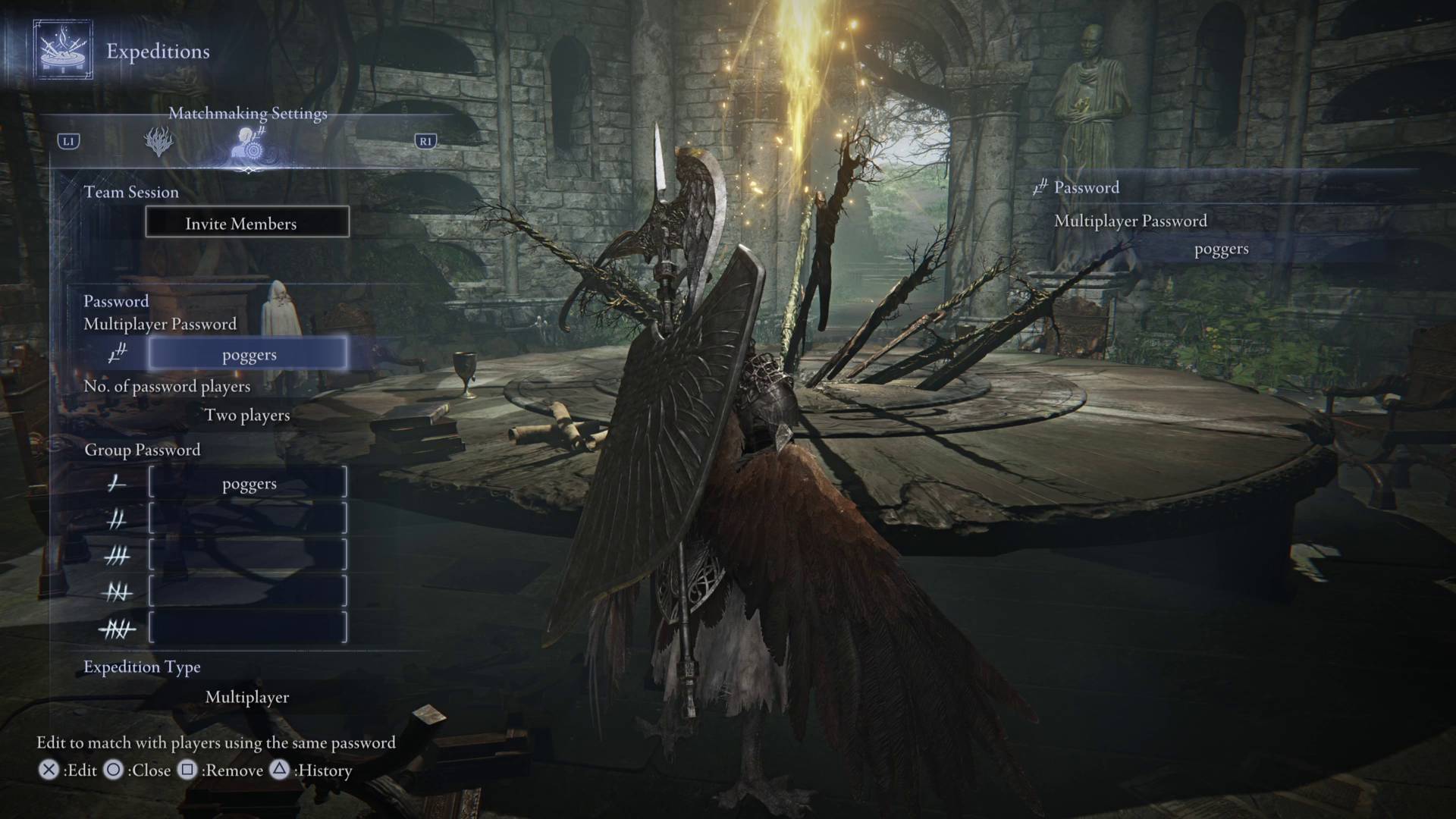The height and width of the screenshot is (819, 1456).
Task: Change the number of password players
Action: (x=247, y=415)
